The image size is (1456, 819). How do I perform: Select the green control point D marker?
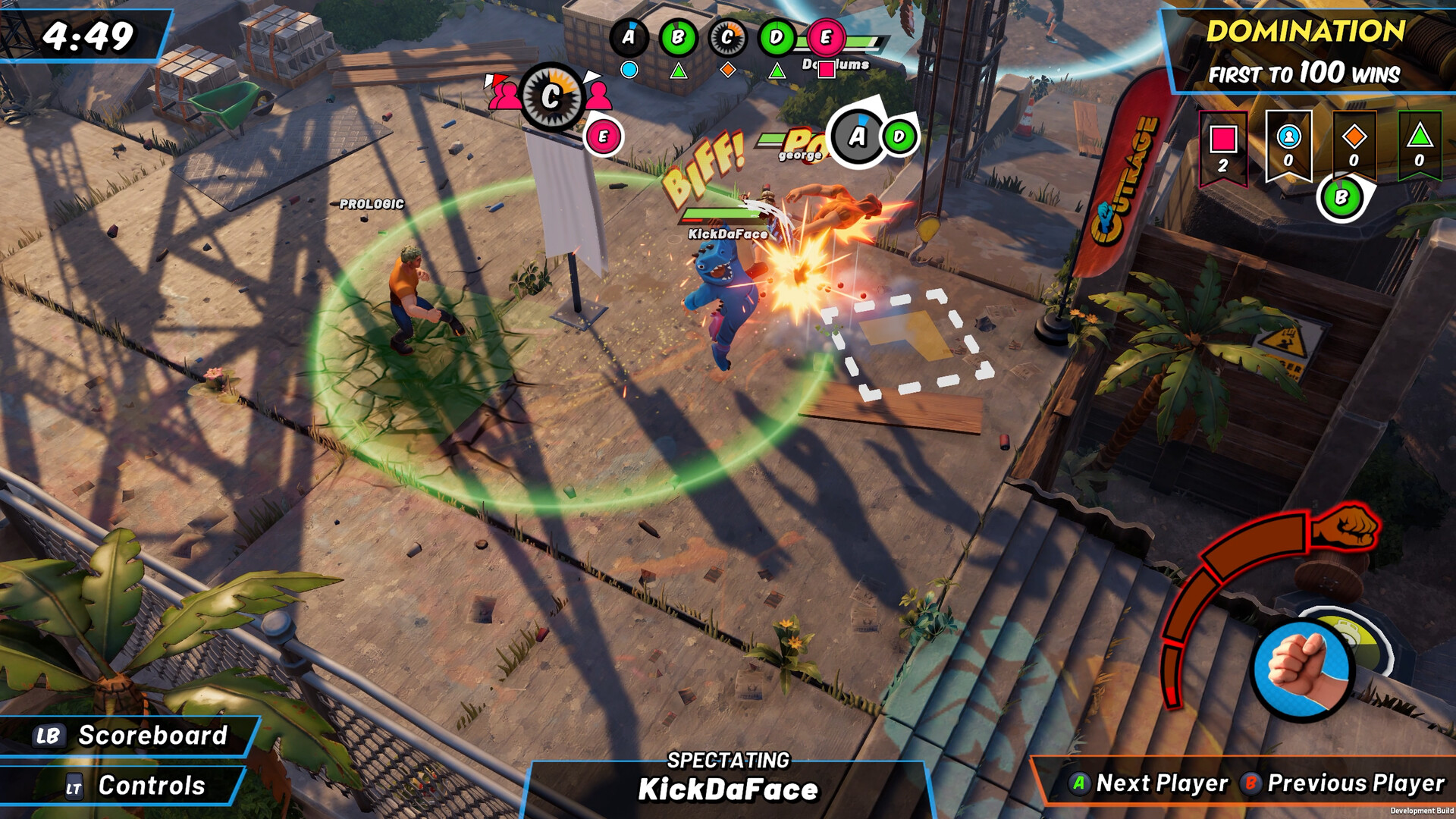point(774,36)
